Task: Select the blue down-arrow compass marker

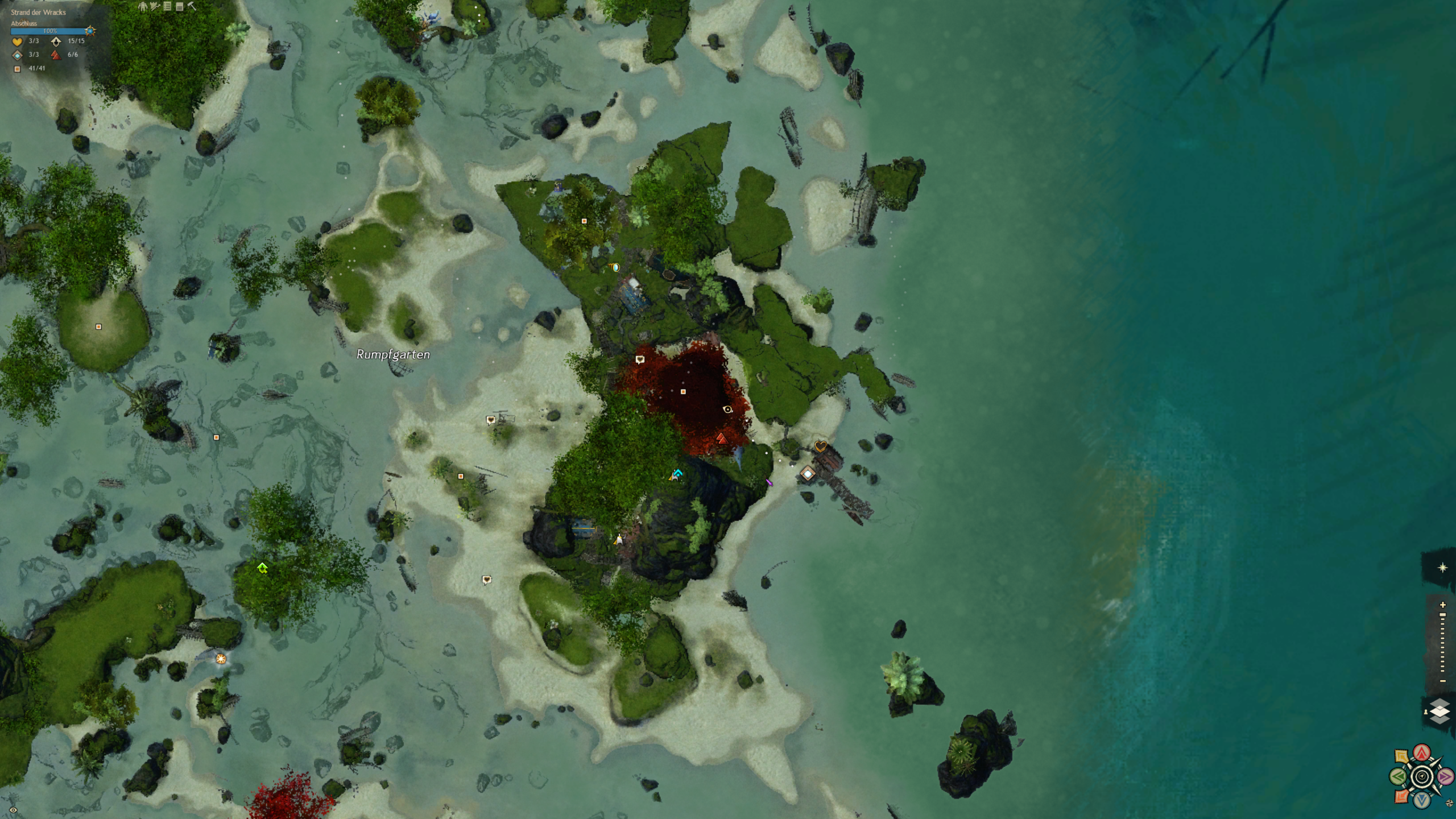Action: point(1422,800)
